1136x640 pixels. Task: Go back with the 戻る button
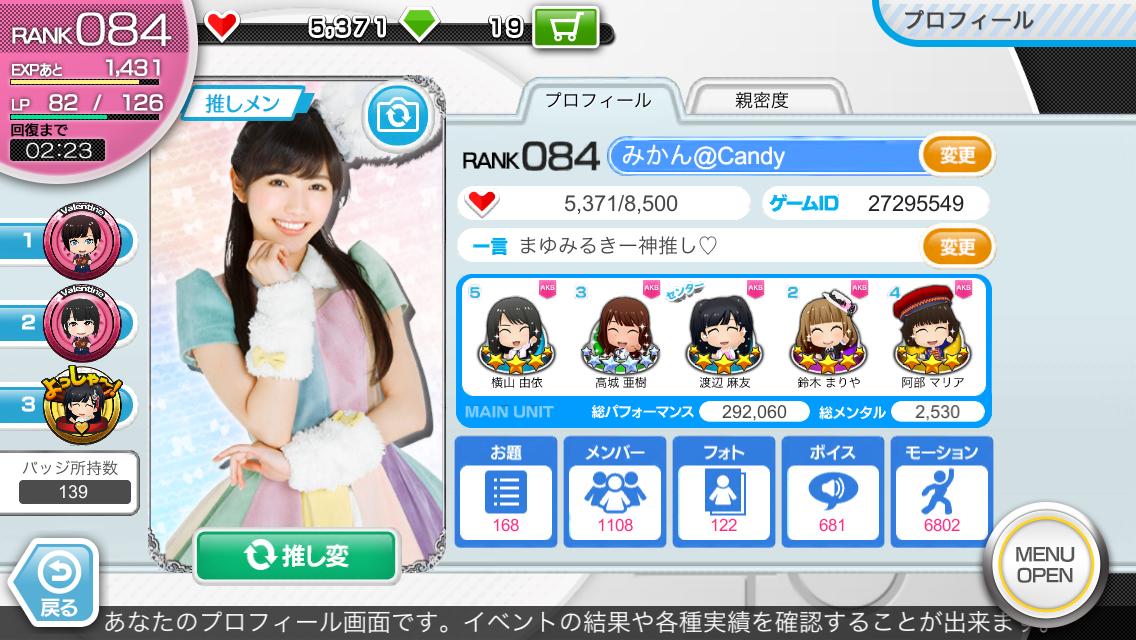pos(58,582)
